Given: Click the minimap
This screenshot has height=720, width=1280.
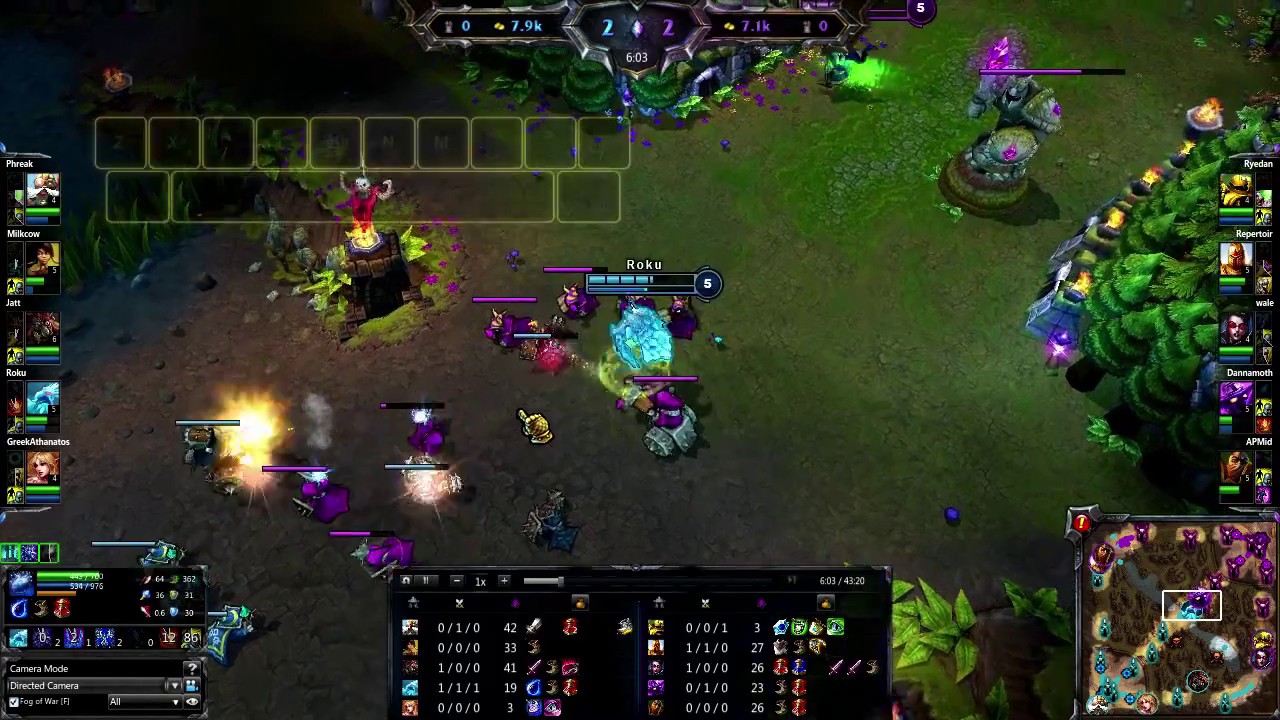Looking at the screenshot, I should pyautogui.click(x=1178, y=620).
